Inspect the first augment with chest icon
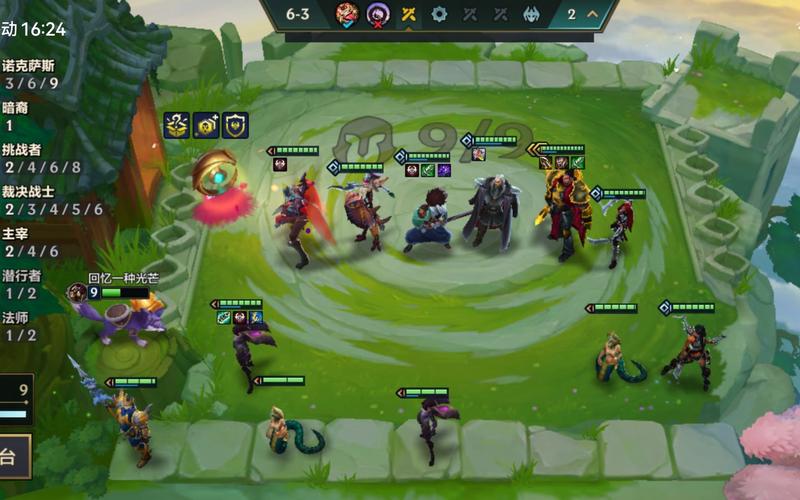The width and height of the screenshot is (800, 500). point(177,125)
